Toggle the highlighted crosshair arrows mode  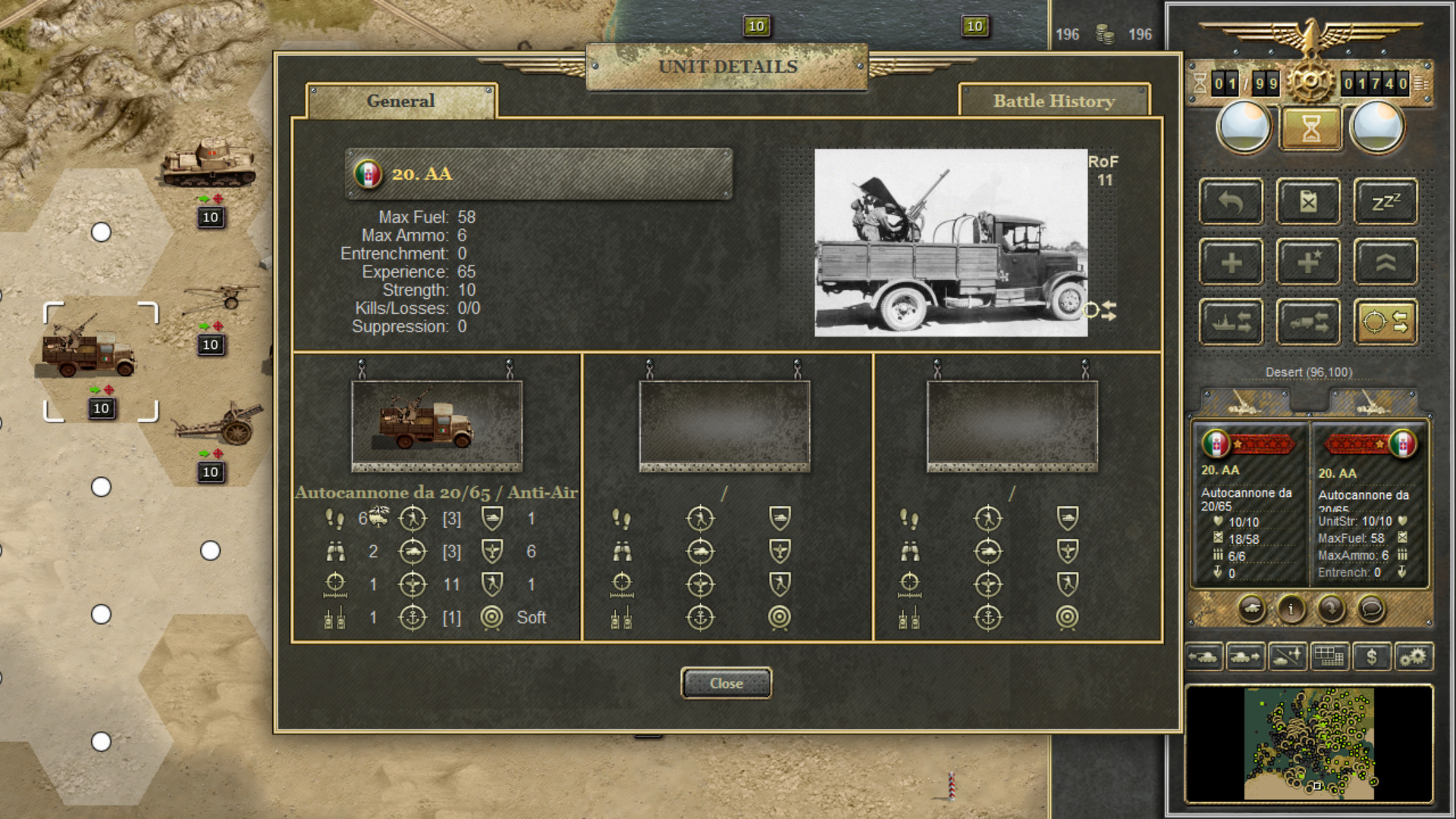point(1385,322)
